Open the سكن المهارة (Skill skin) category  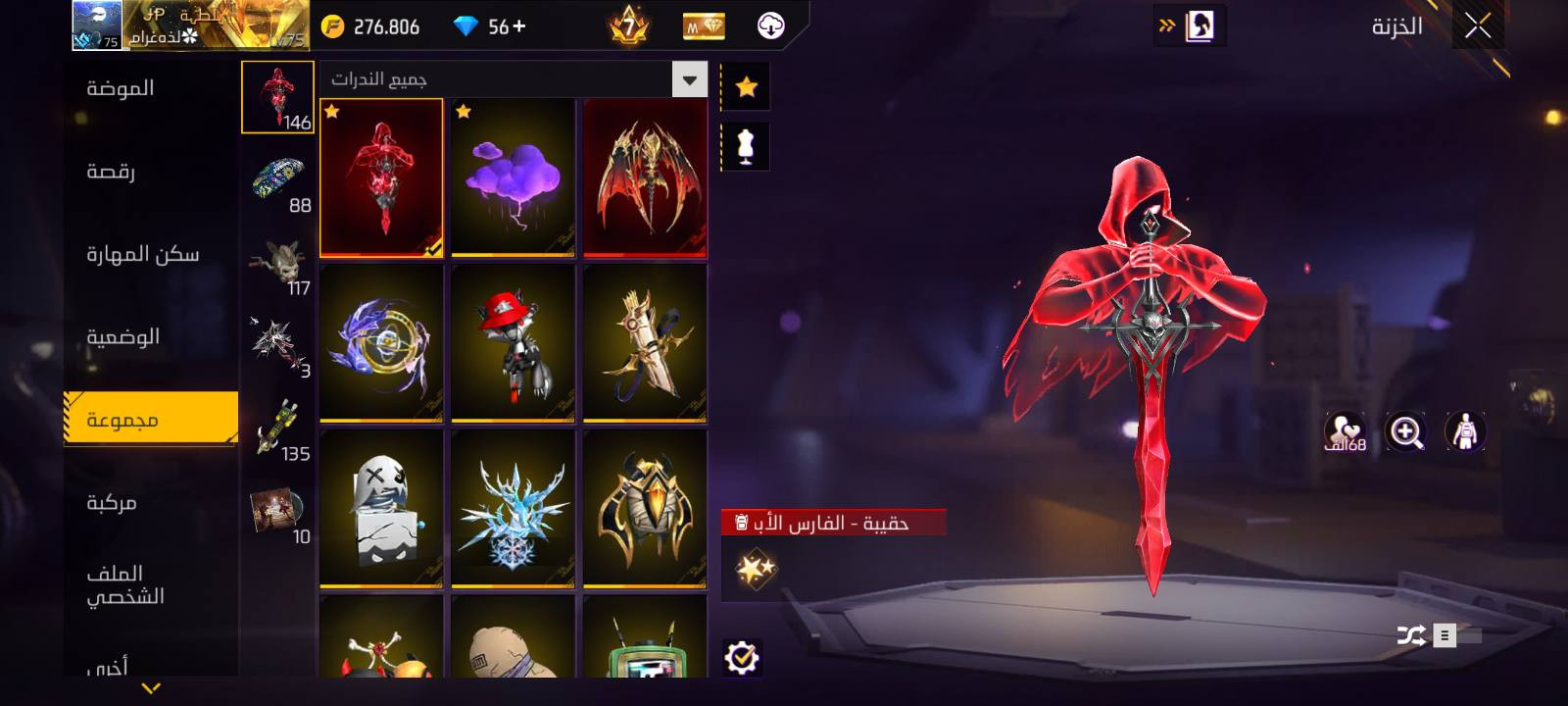pos(142,255)
